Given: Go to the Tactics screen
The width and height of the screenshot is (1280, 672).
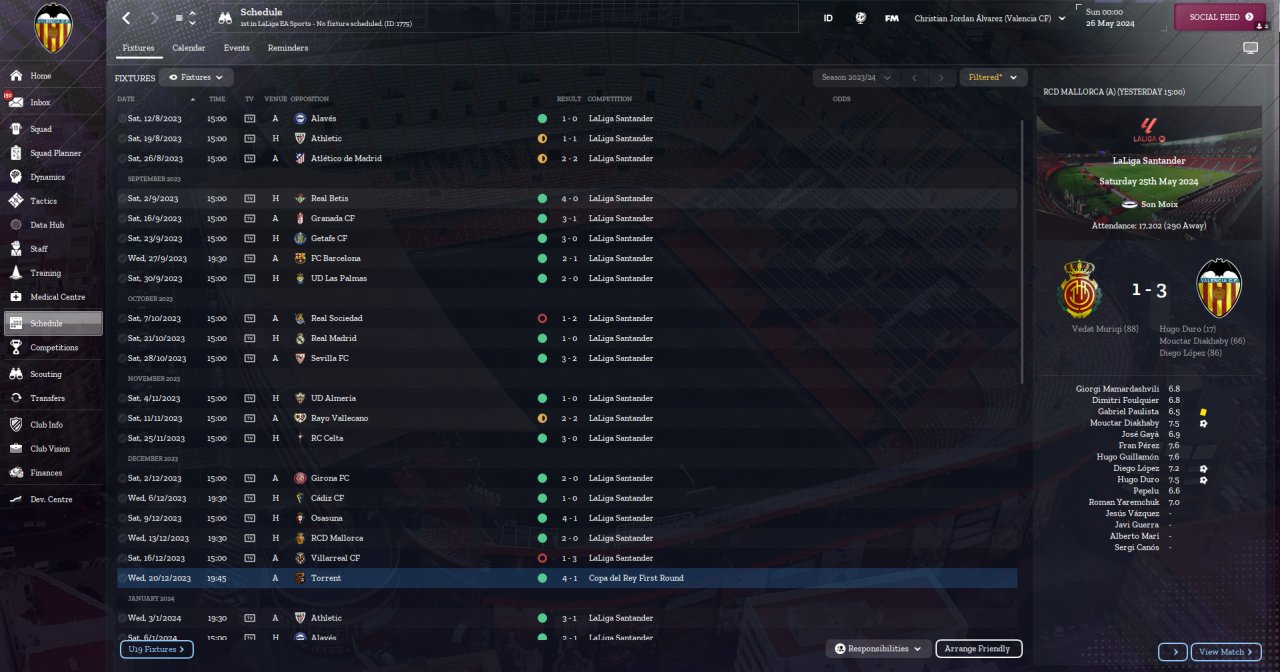Looking at the screenshot, I should 44,201.
